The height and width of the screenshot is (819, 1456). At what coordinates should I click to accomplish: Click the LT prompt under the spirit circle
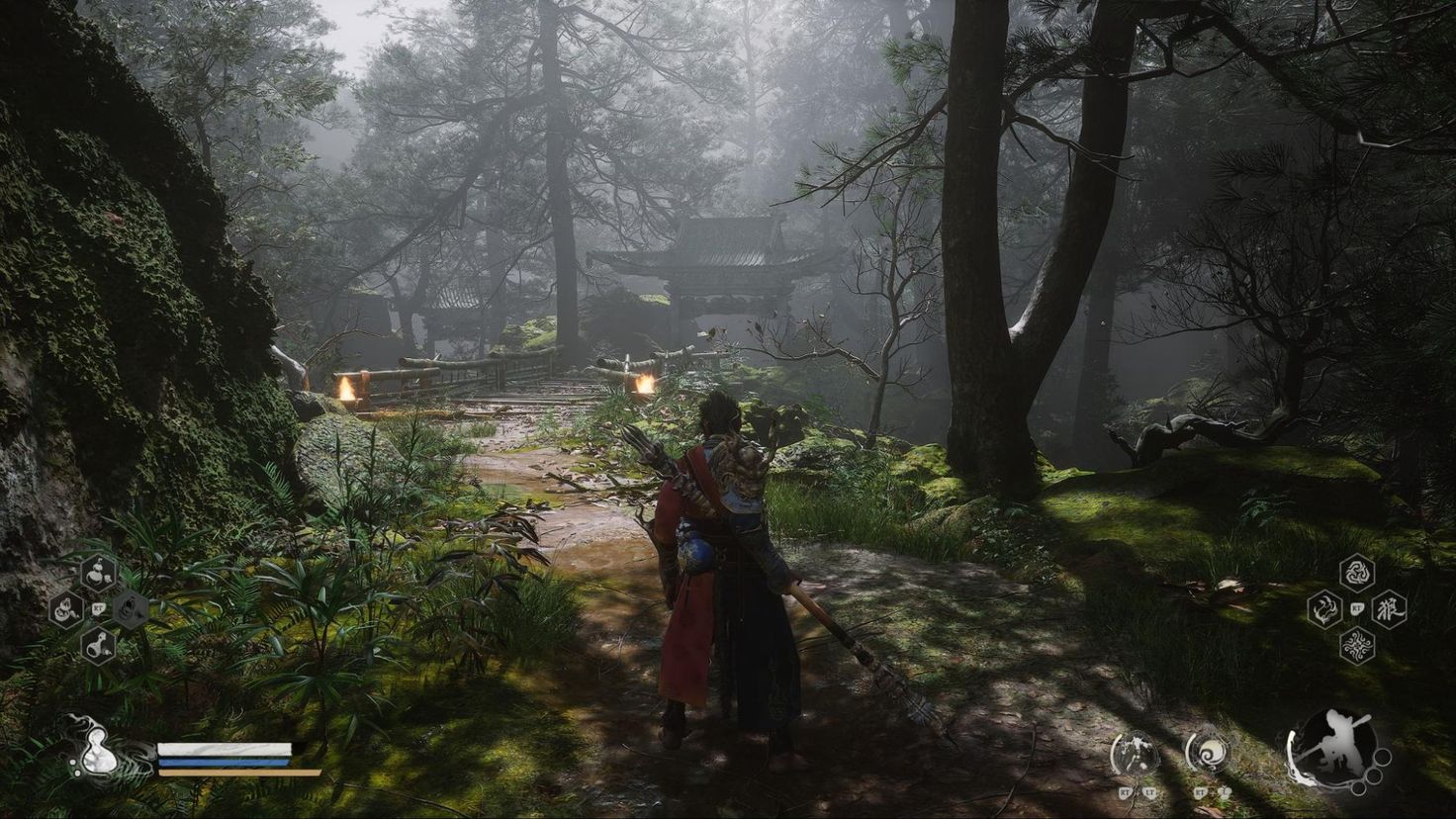click(x=1150, y=794)
